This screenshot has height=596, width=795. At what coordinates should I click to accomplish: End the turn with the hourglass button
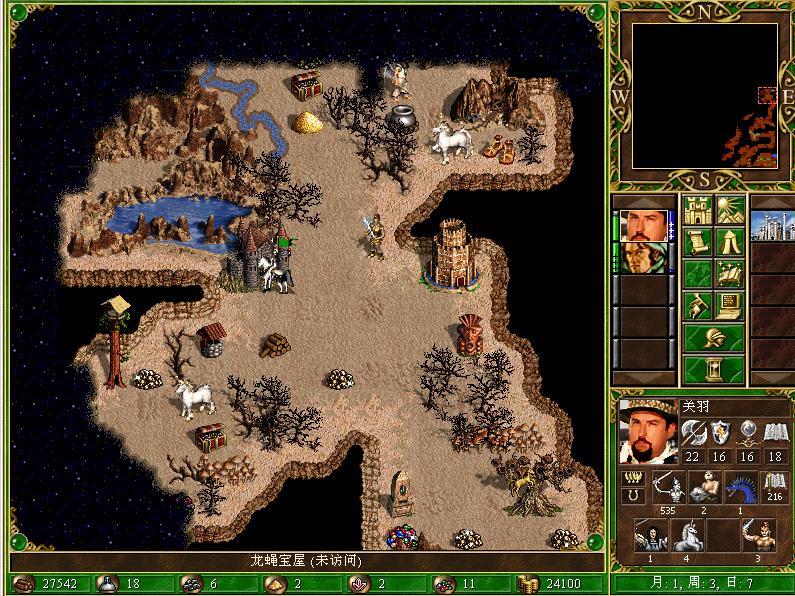pos(713,369)
